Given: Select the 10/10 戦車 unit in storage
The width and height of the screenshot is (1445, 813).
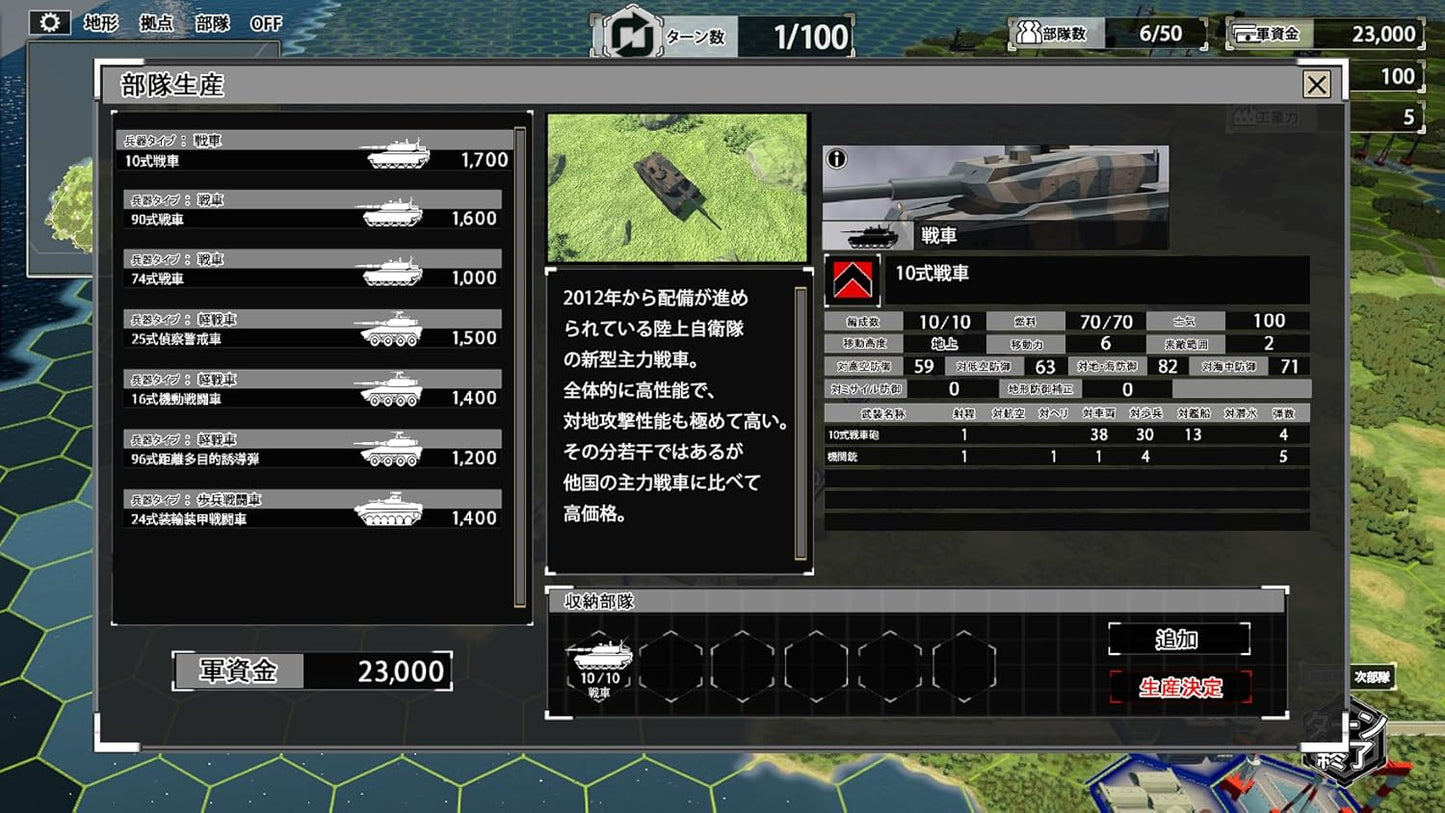Looking at the screenshot, I should pyautogui.click(x=600, y=662).
